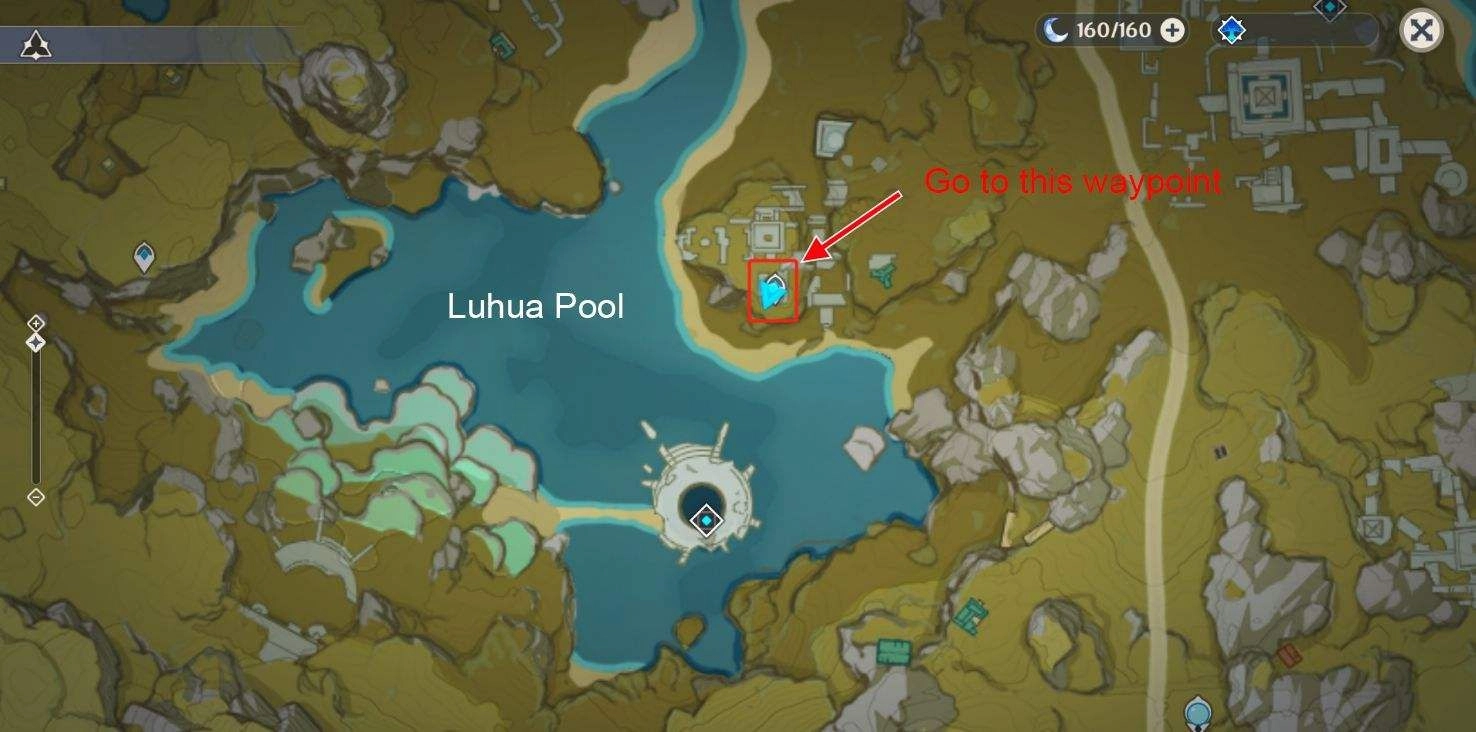The height and width of the screenshot is (732, 1476).
Task: Click the compass icon in the top-left corner
Action: tap(36, 42)
